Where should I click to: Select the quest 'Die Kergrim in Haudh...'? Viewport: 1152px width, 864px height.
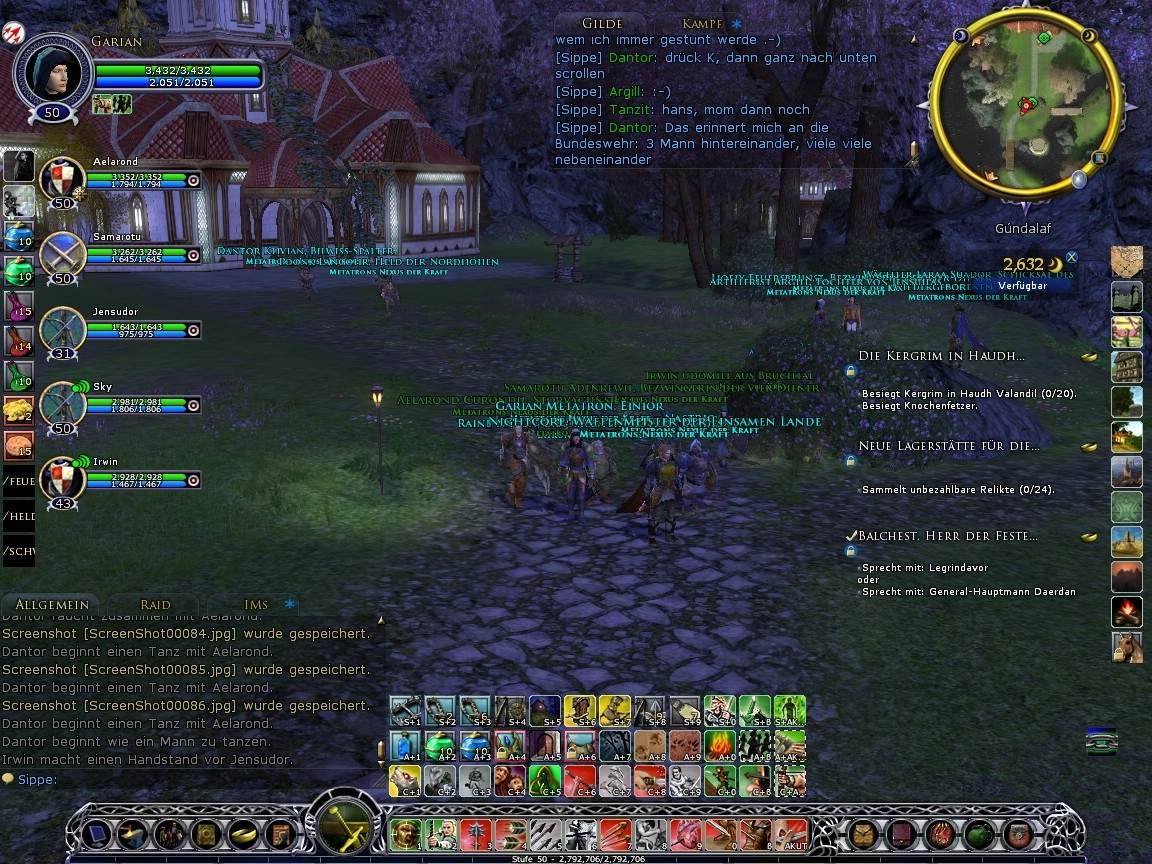click(941, 356)
